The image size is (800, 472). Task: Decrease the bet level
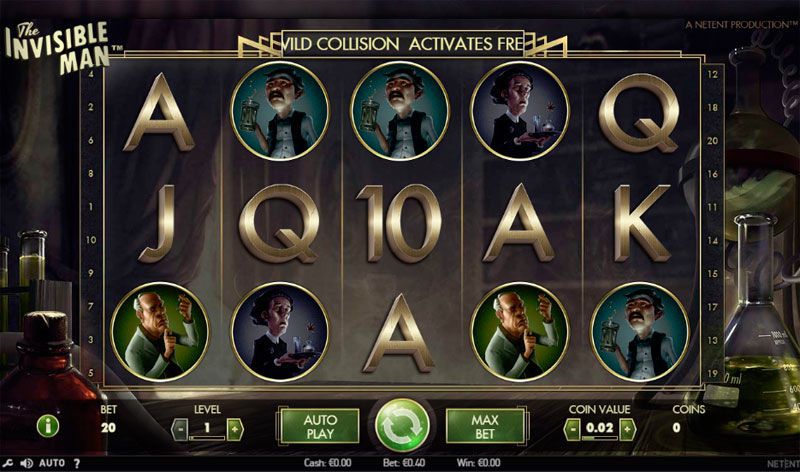click(x=181, y=429)
